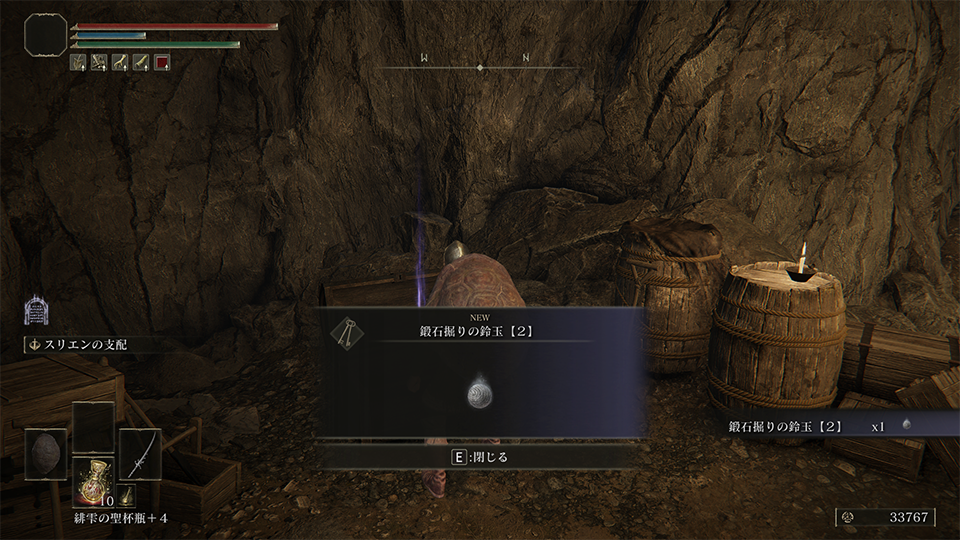Select the left-hand stone shield slot
Screen dimensions: 960x540
click(x=46, y=454)
